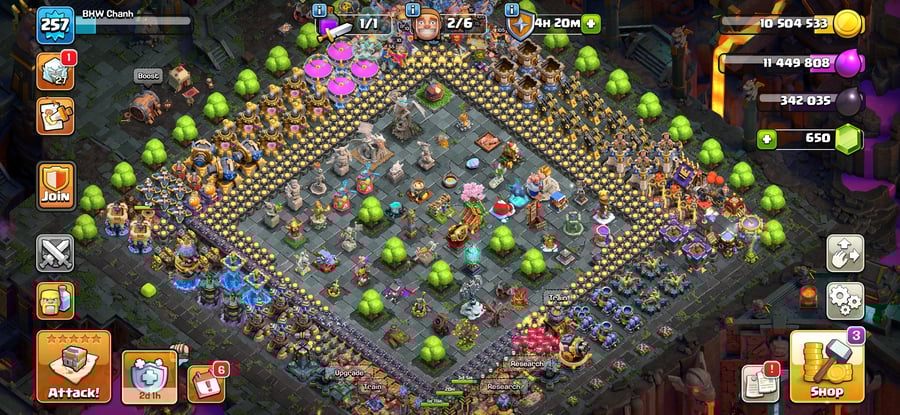Viewport: 900px width, 415px height.
Task: Tap the Join clan shield button
Action: tap(55, 185)
